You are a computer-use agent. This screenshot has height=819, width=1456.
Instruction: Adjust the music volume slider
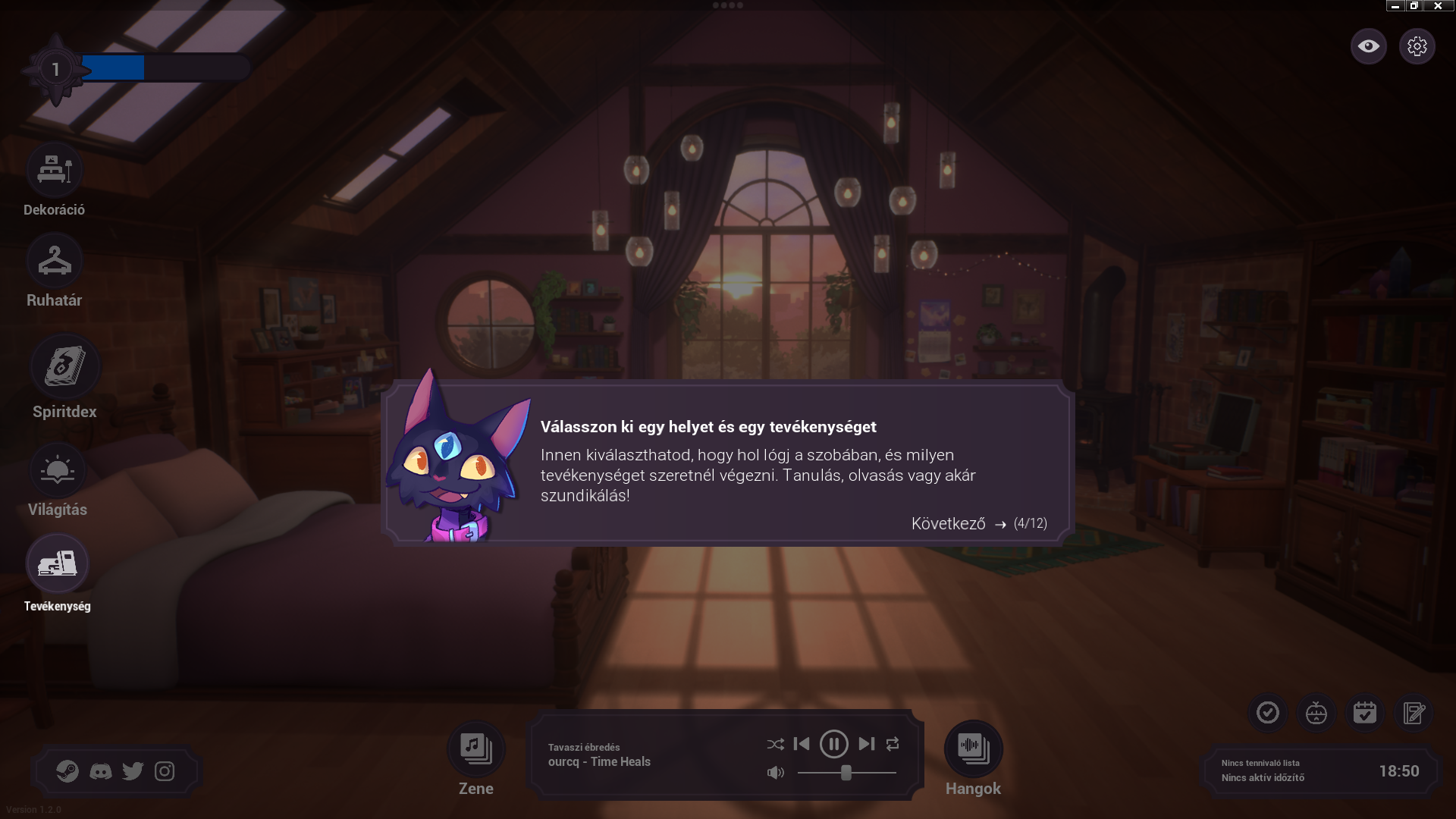[846, 773]
